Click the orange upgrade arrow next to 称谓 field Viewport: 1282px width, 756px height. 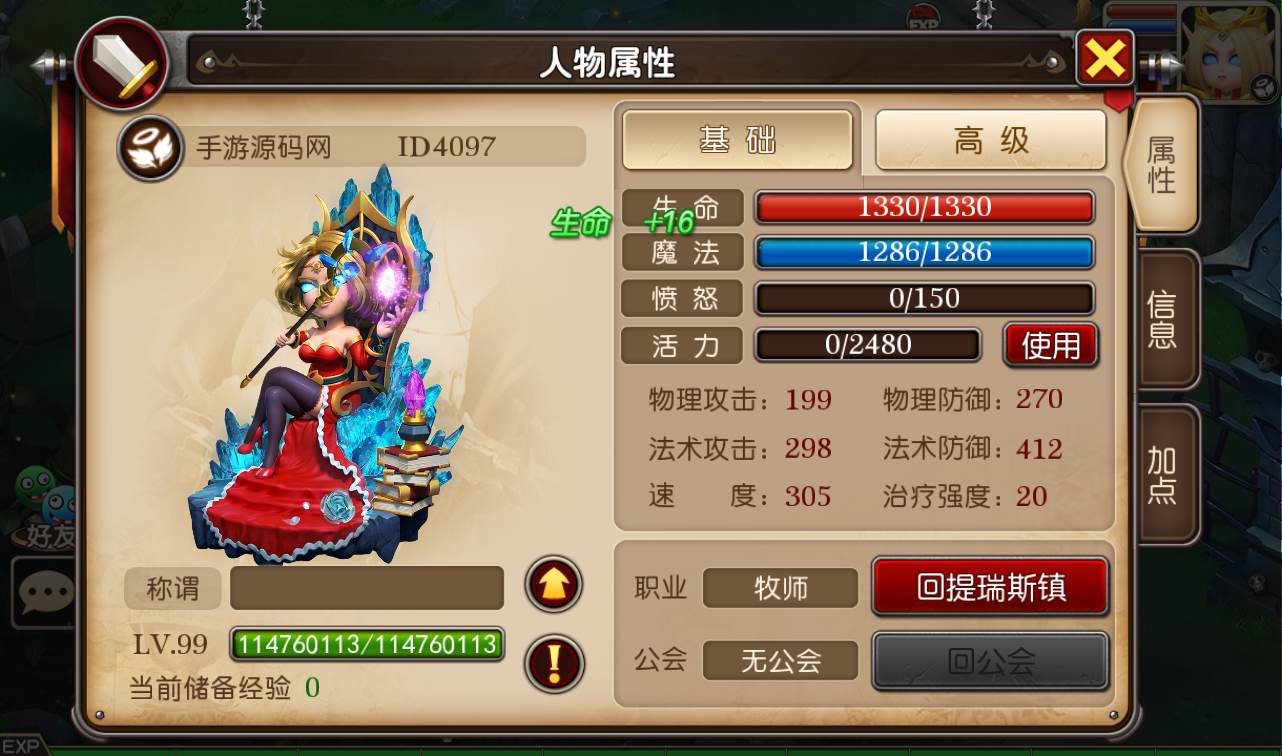coord(554,586)
